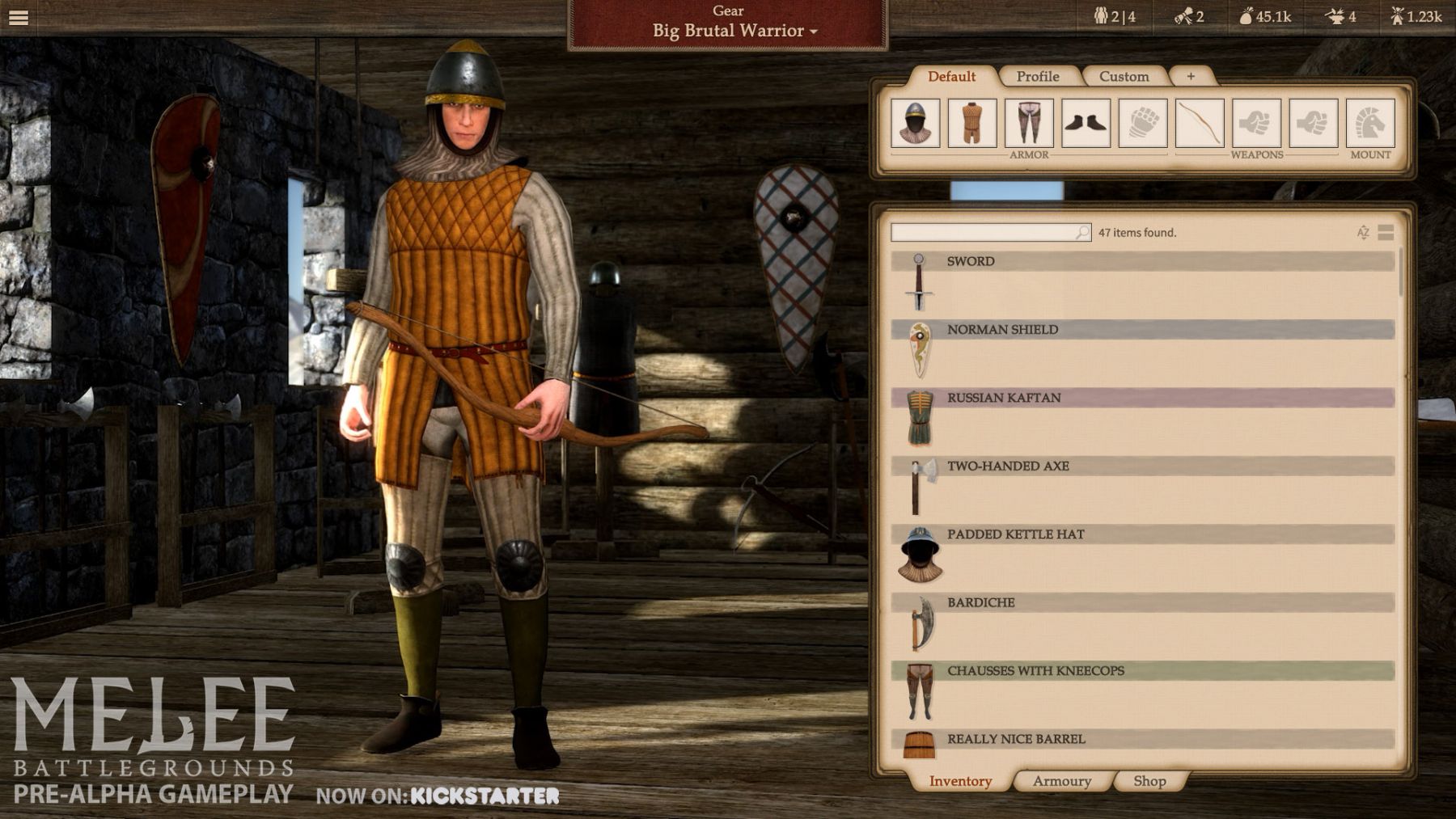Toggle the A-Z sort button
The width and height of the screenshot is (1456, 819).
point(1363,233)
